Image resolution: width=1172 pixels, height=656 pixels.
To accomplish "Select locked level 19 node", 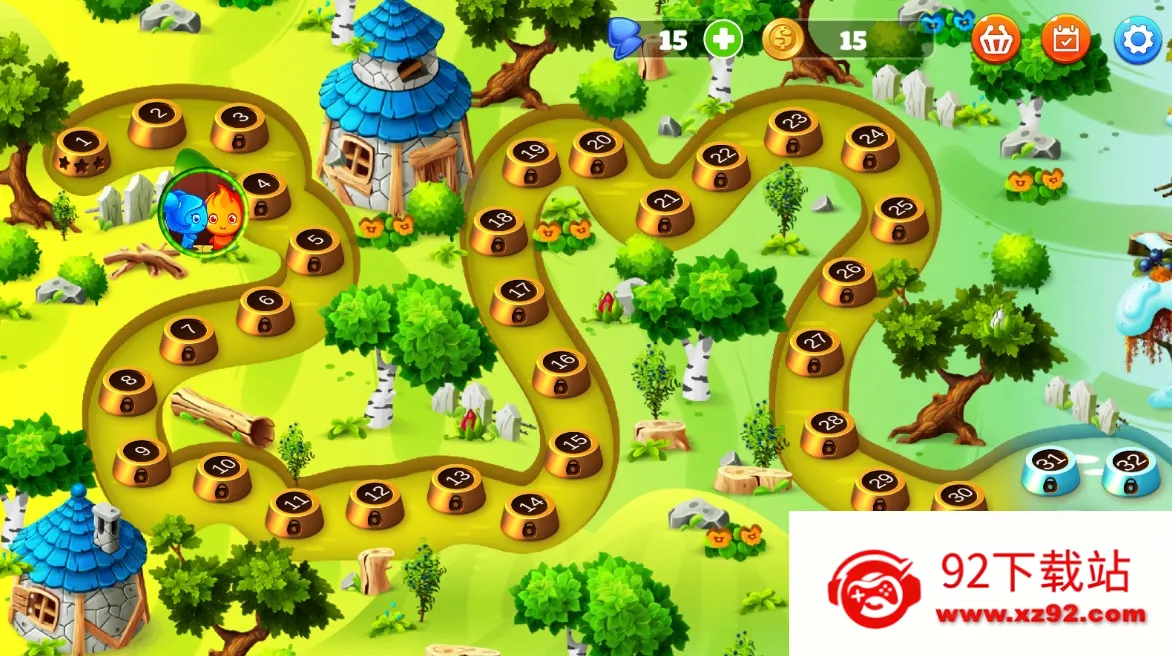I will (531, 160).
